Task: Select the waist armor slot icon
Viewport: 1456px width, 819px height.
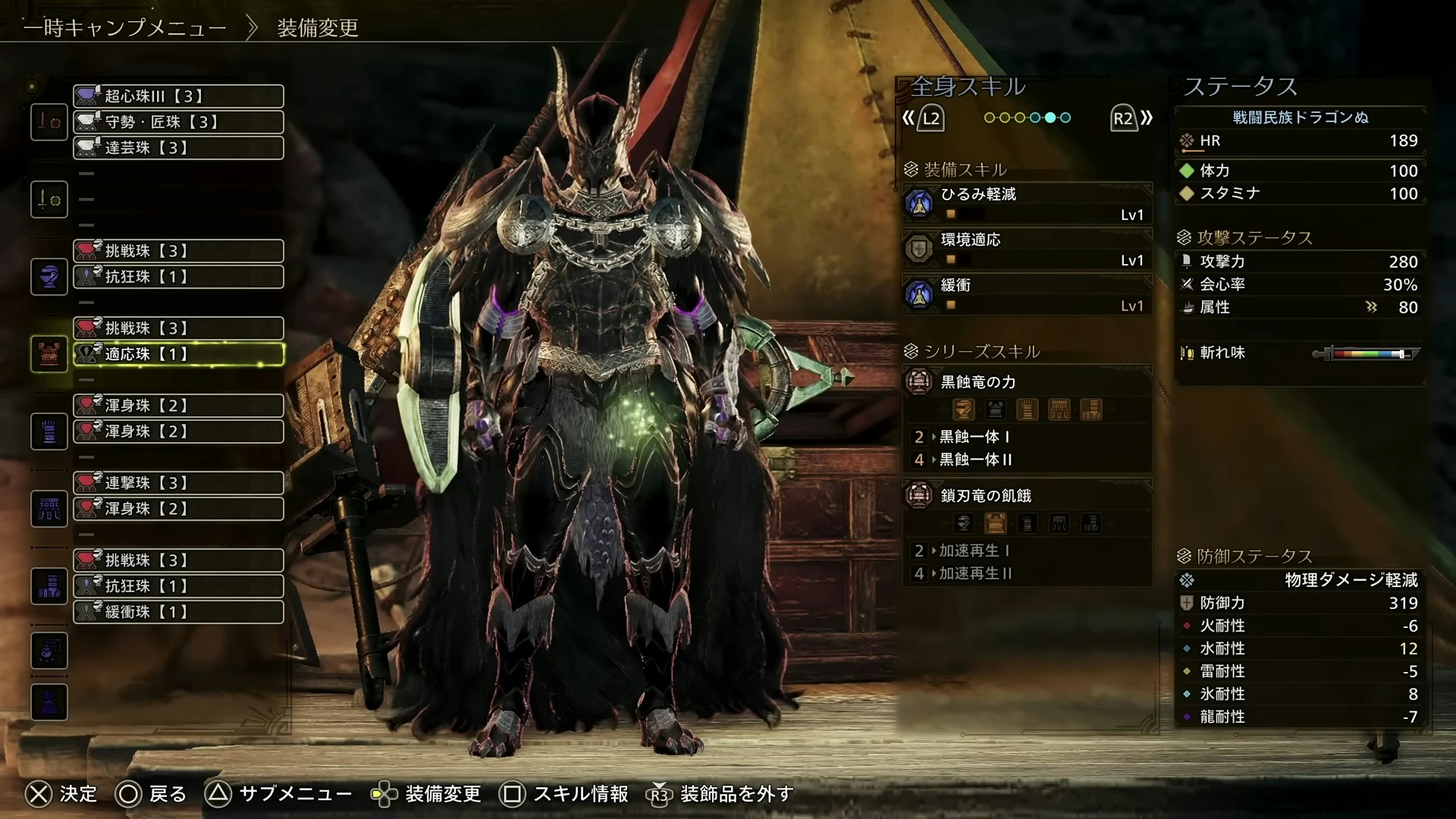Action: pos(49,508)
